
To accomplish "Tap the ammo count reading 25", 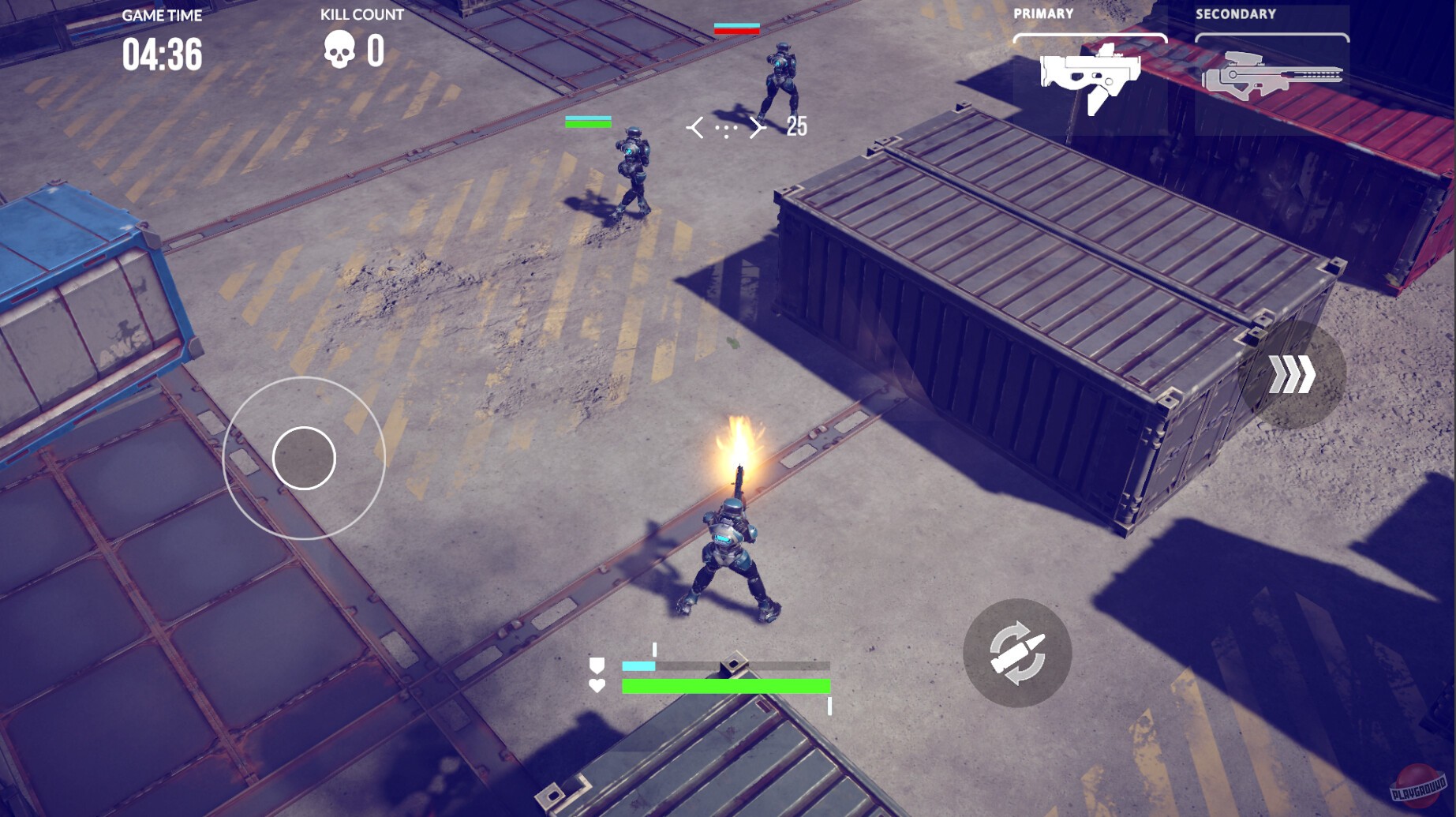I will [x=797, y=124].
